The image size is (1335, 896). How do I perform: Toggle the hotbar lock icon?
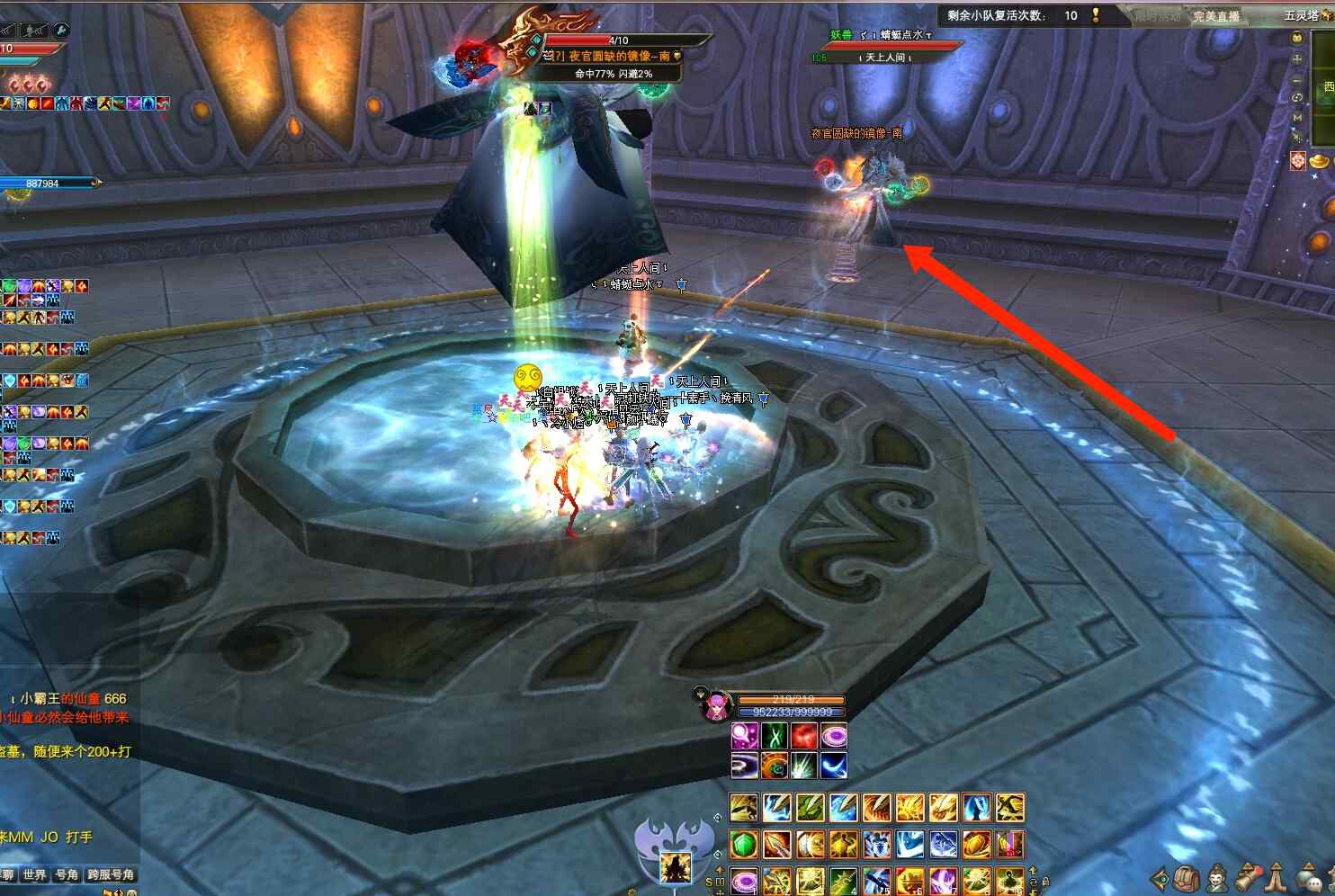pos(1045,882)
